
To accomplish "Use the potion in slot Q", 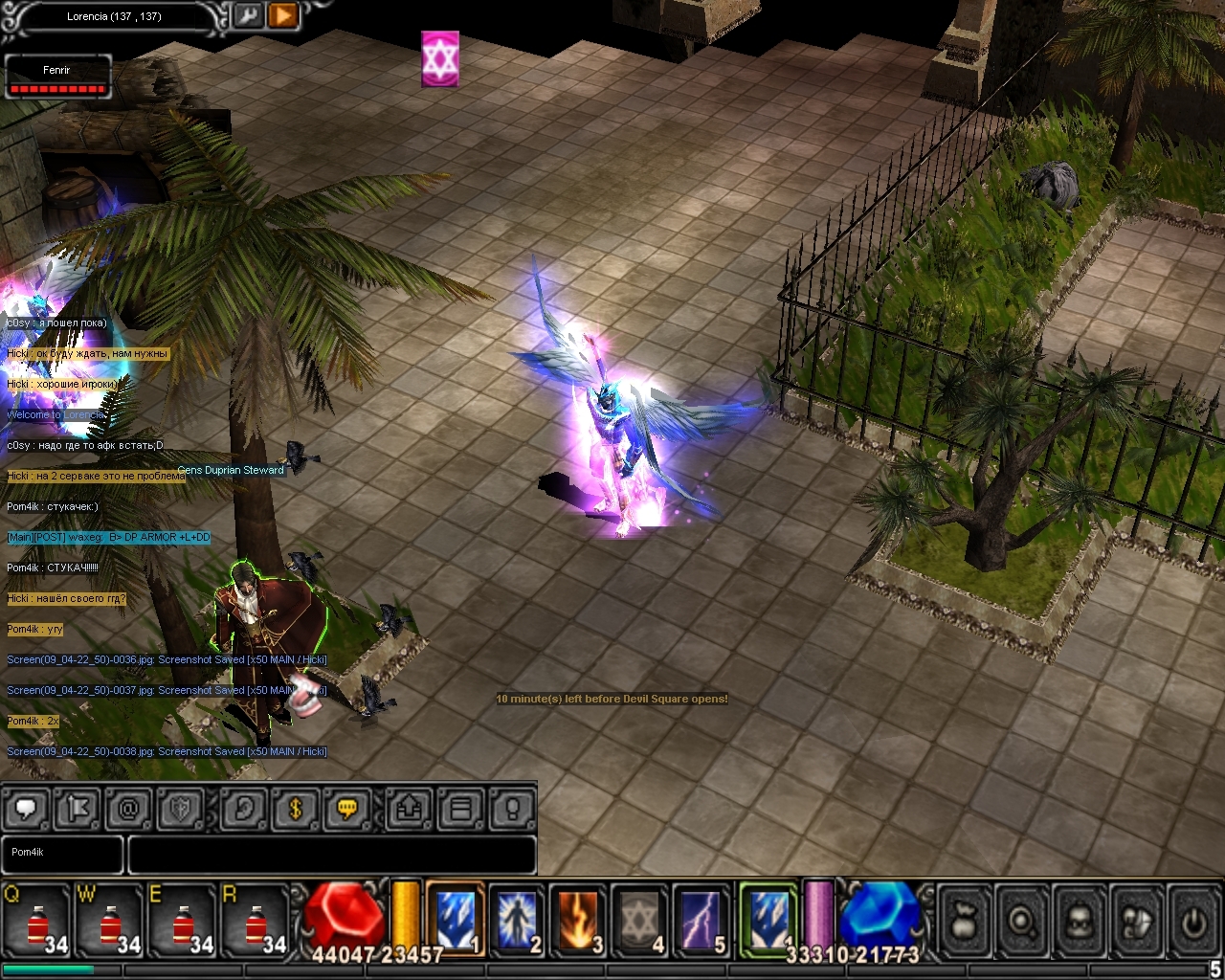I will [36, 923].
